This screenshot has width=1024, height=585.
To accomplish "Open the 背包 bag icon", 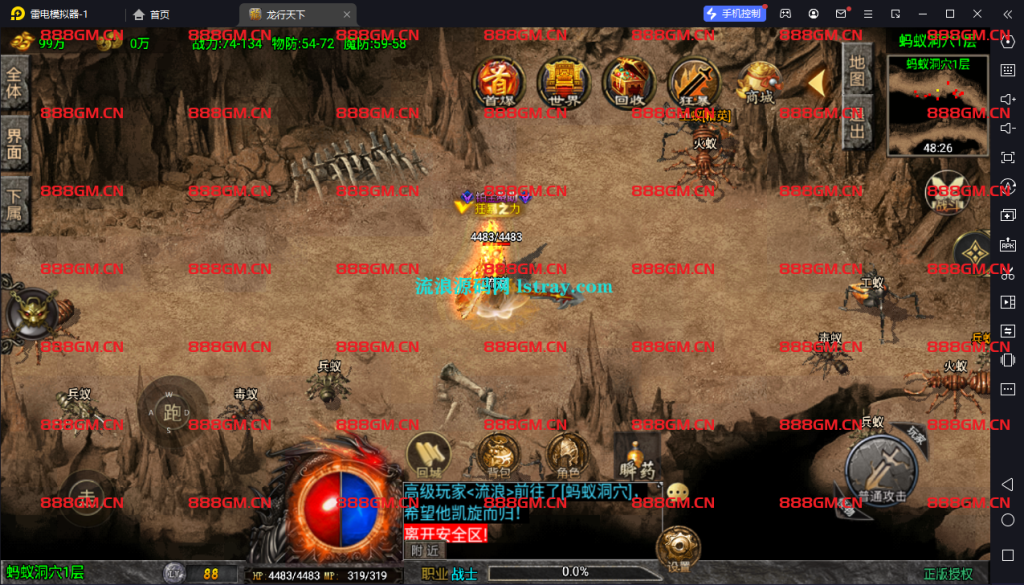I will [496, 457].
